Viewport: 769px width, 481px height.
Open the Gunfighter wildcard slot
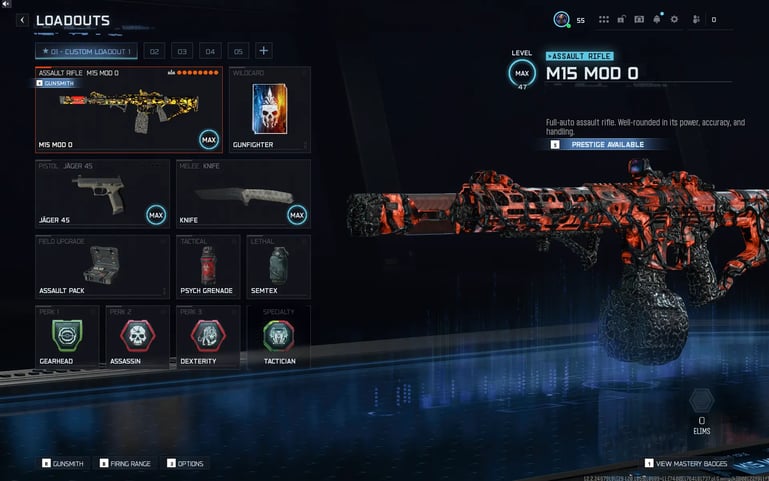[x=269, y=110]
